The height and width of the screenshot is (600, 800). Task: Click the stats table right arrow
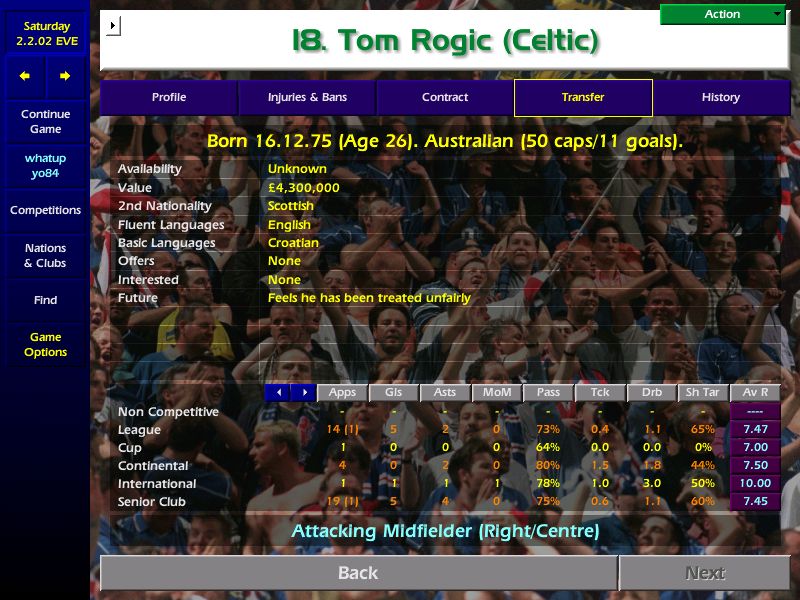(304, 393)
